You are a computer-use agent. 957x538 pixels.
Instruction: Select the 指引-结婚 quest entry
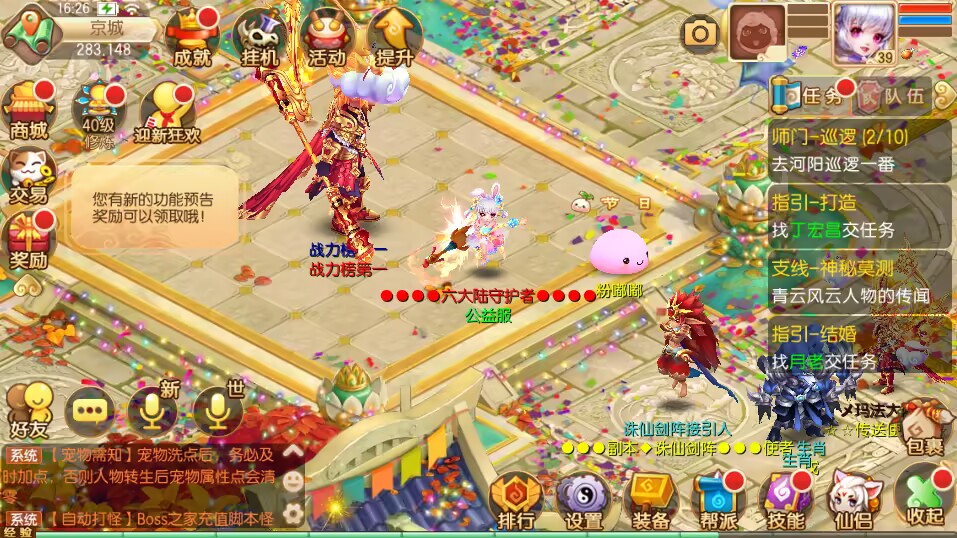[x=858, y=347]
